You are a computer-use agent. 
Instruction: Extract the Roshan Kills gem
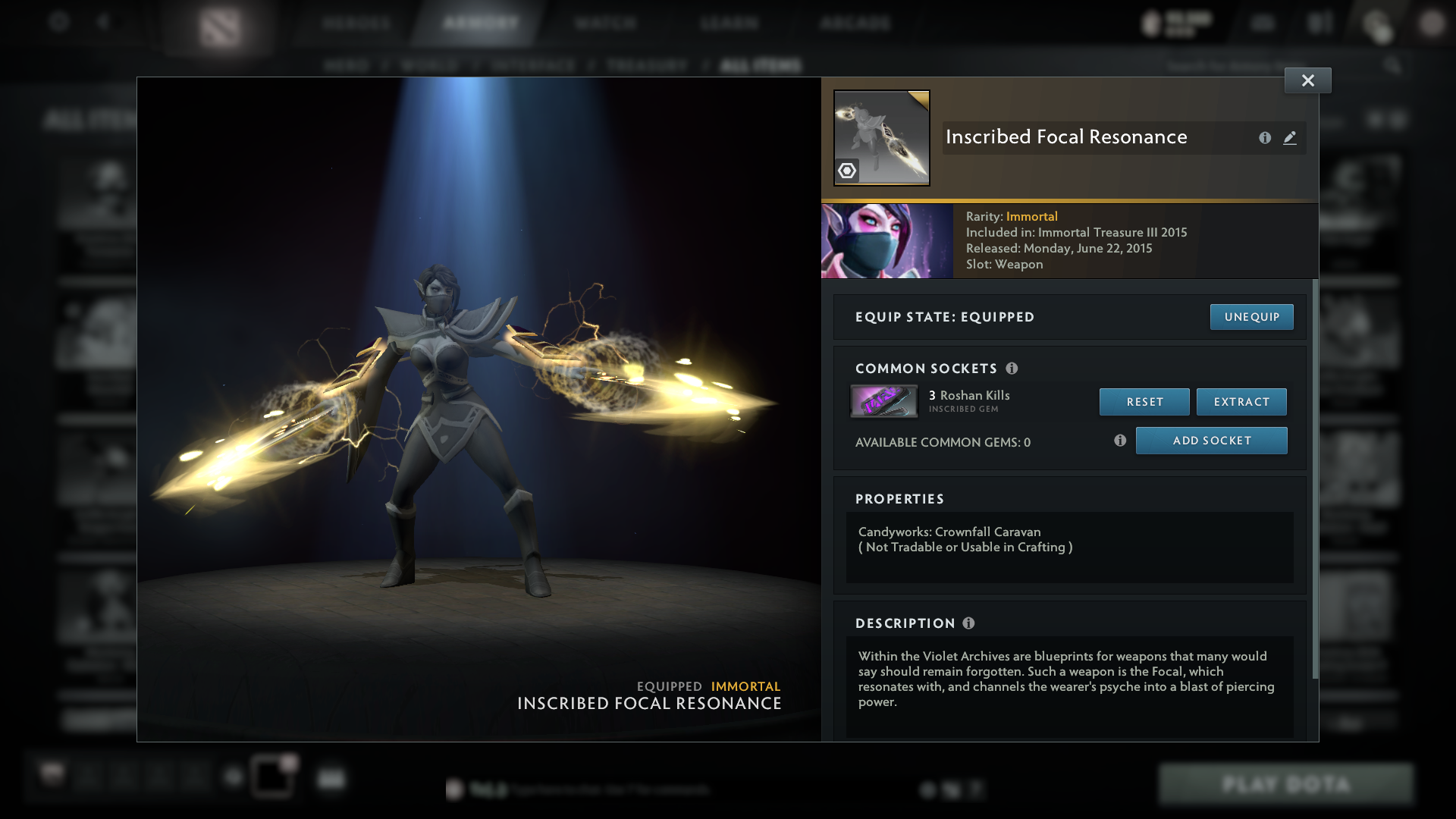coord(1241,402)
